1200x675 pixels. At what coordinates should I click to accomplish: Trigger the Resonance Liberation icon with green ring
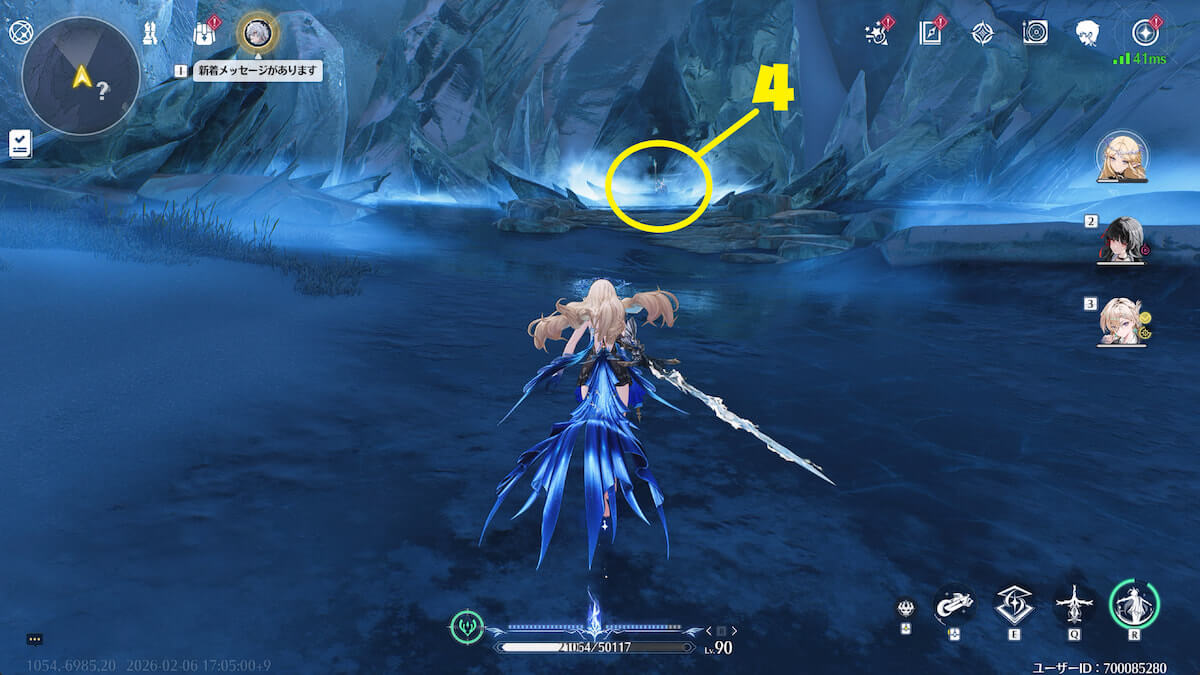click(x=1134, y=604)
